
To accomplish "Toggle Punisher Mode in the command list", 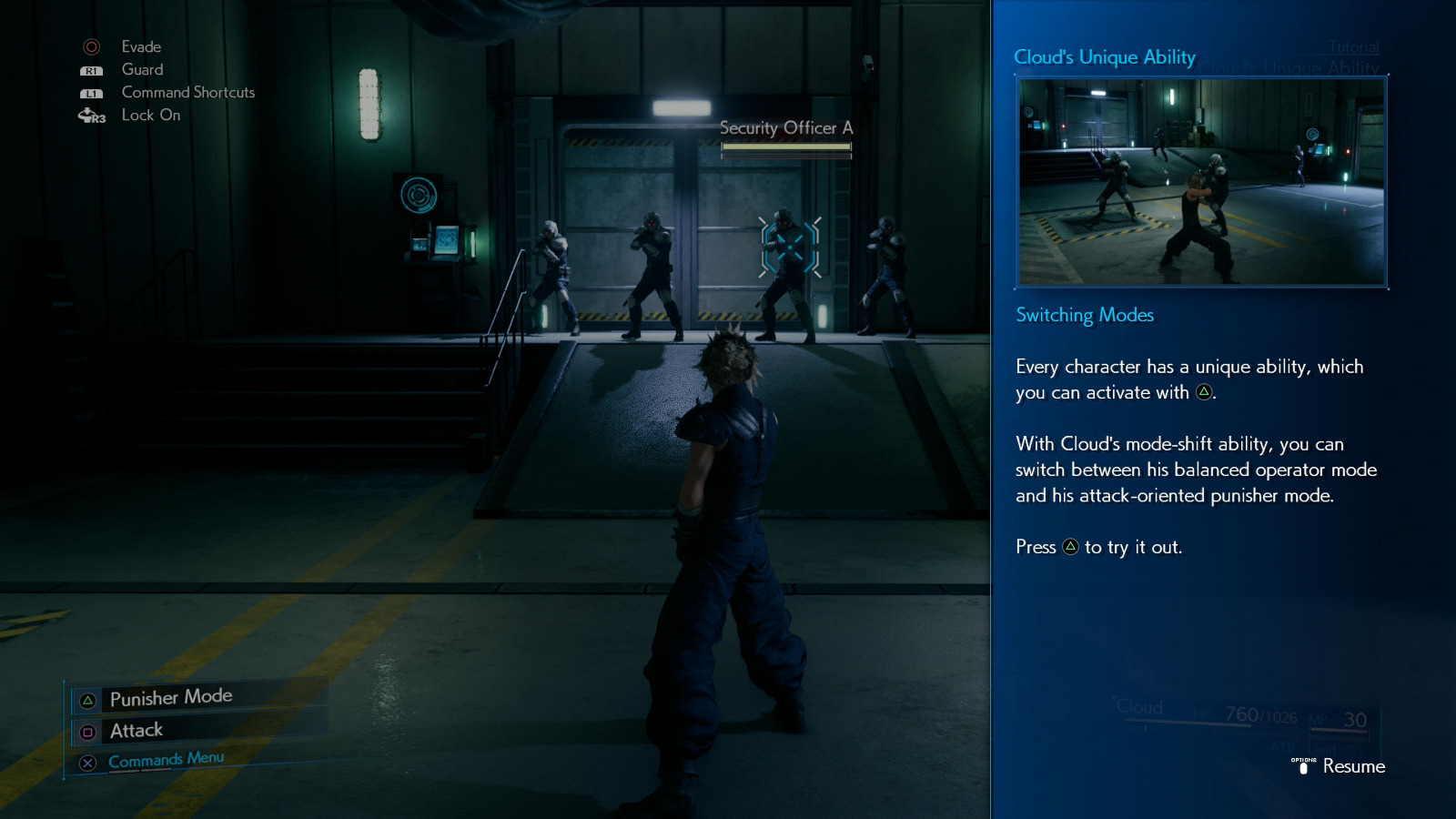I will (x=170, y=697).
